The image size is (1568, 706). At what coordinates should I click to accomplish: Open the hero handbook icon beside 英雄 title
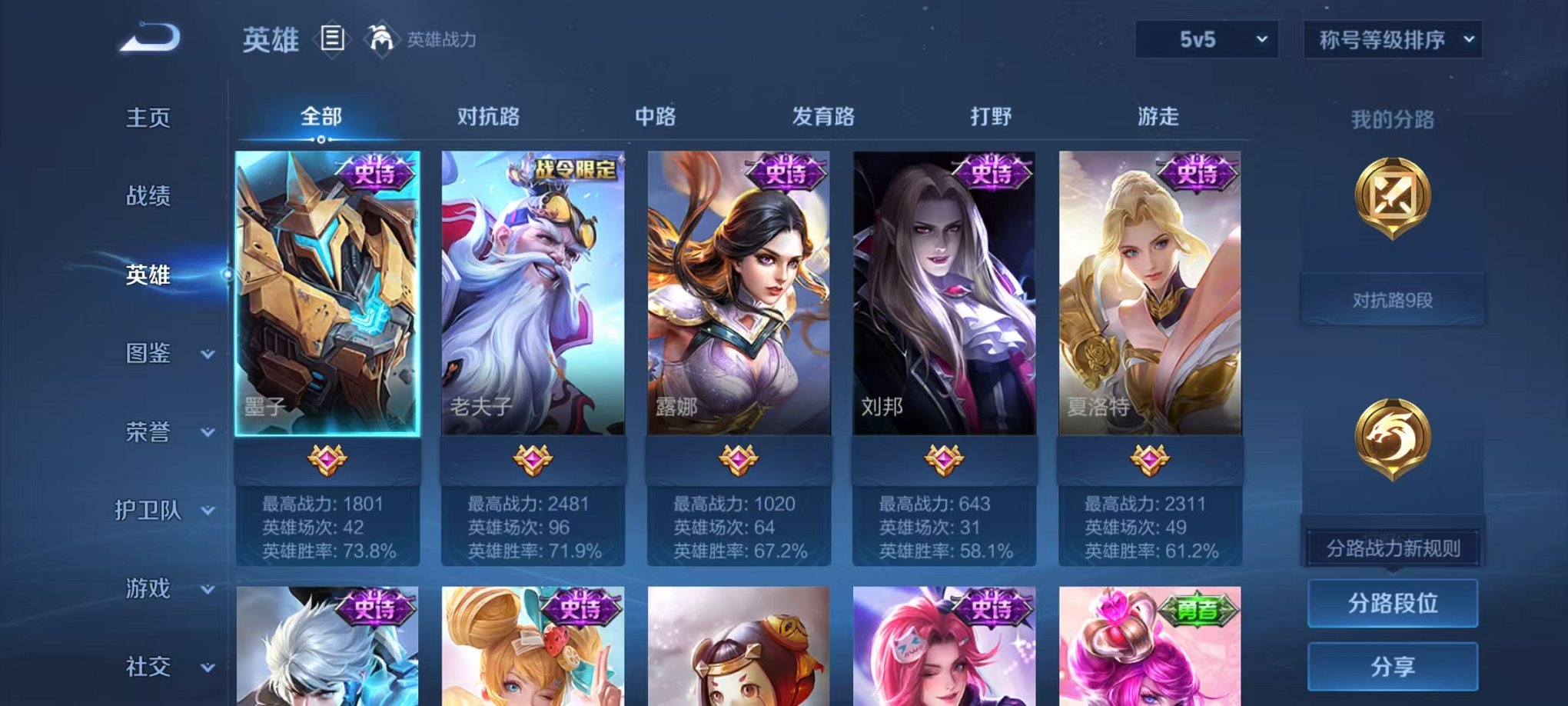click(331, 38)
